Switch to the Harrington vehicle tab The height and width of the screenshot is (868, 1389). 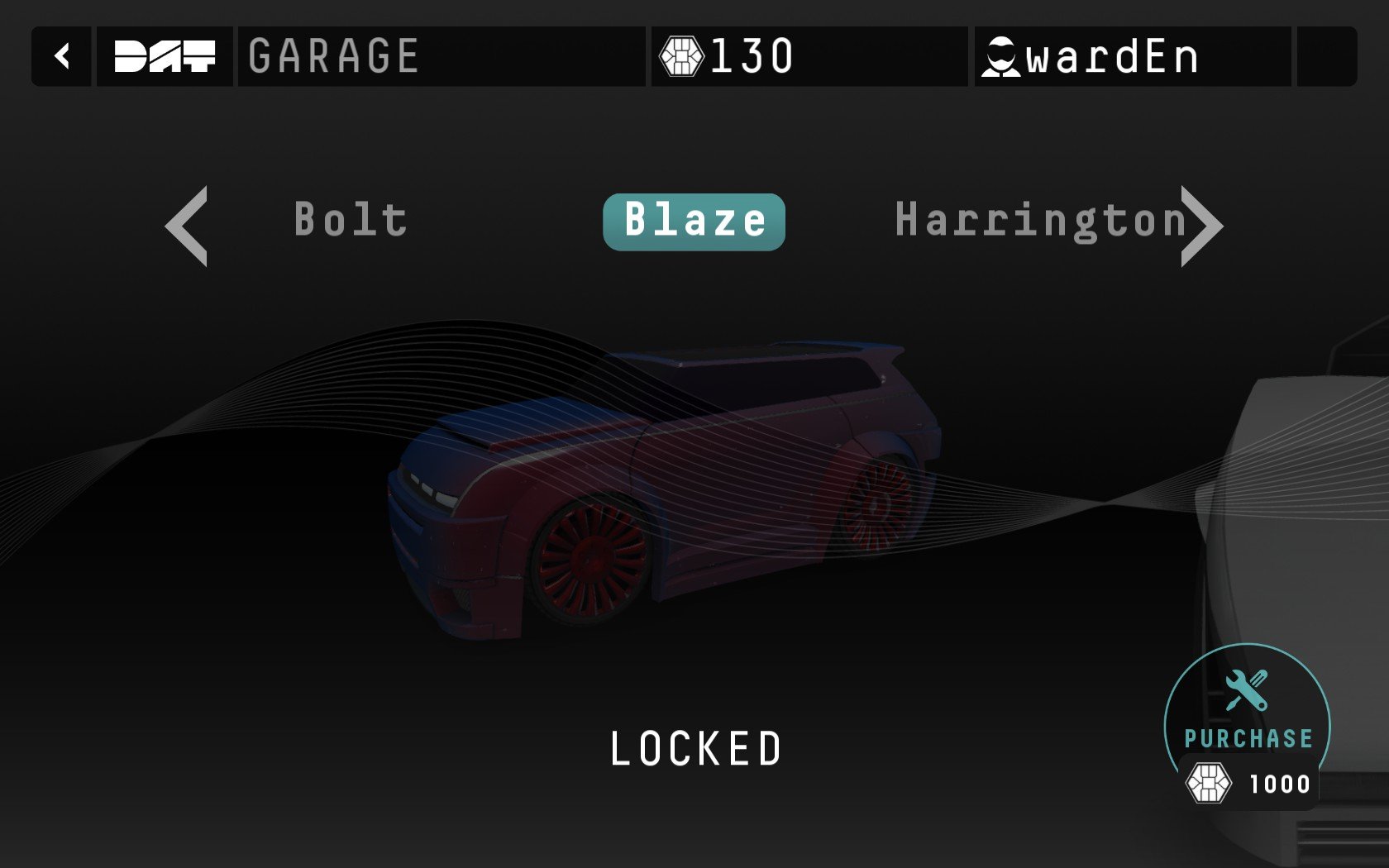point(1042,220)
